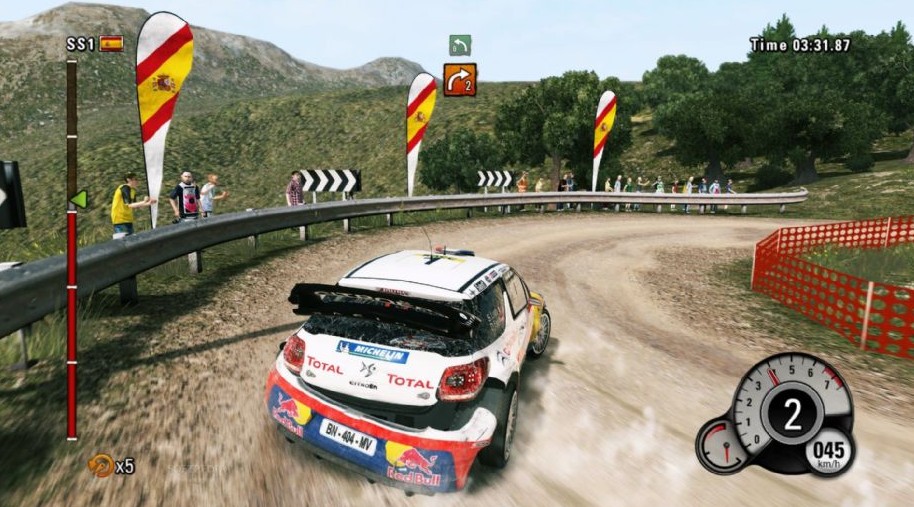
Task: Click the green marker on stage progress bar
Action: 78,199
